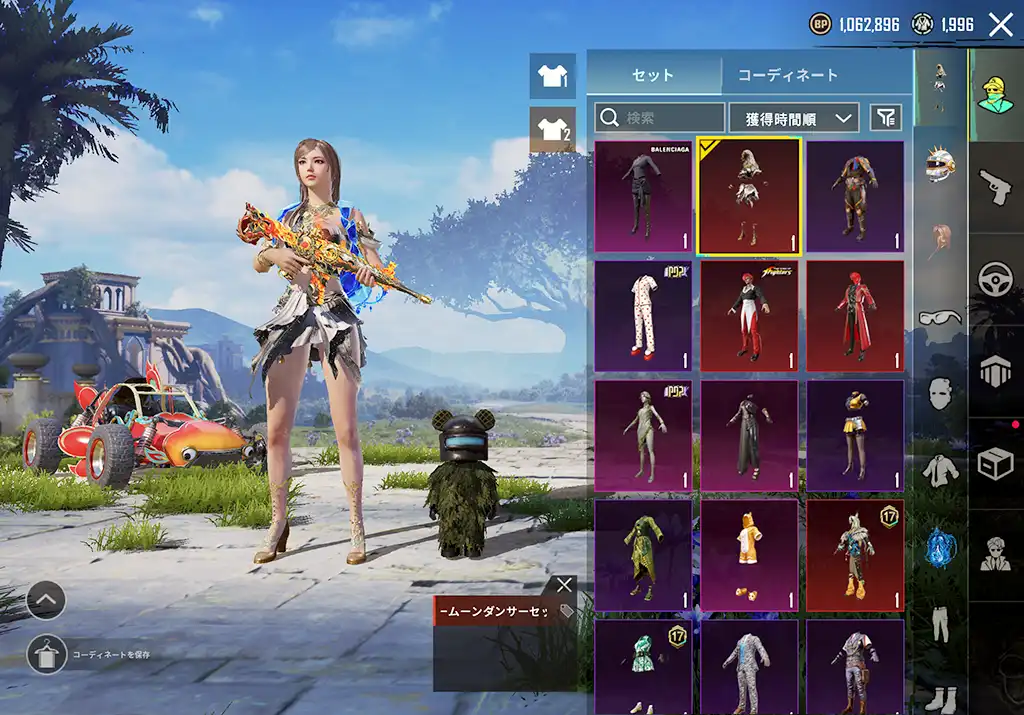Open the filter funnel button
This screenshot has height=715, width=1024.
886,118
